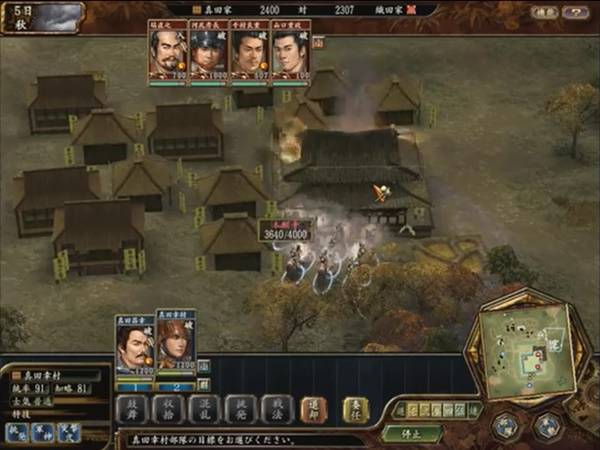The width and height of the screenshot is (600, 450).
Task: Activate the 収拾 tactic button
Action: [x=169, y=409]
